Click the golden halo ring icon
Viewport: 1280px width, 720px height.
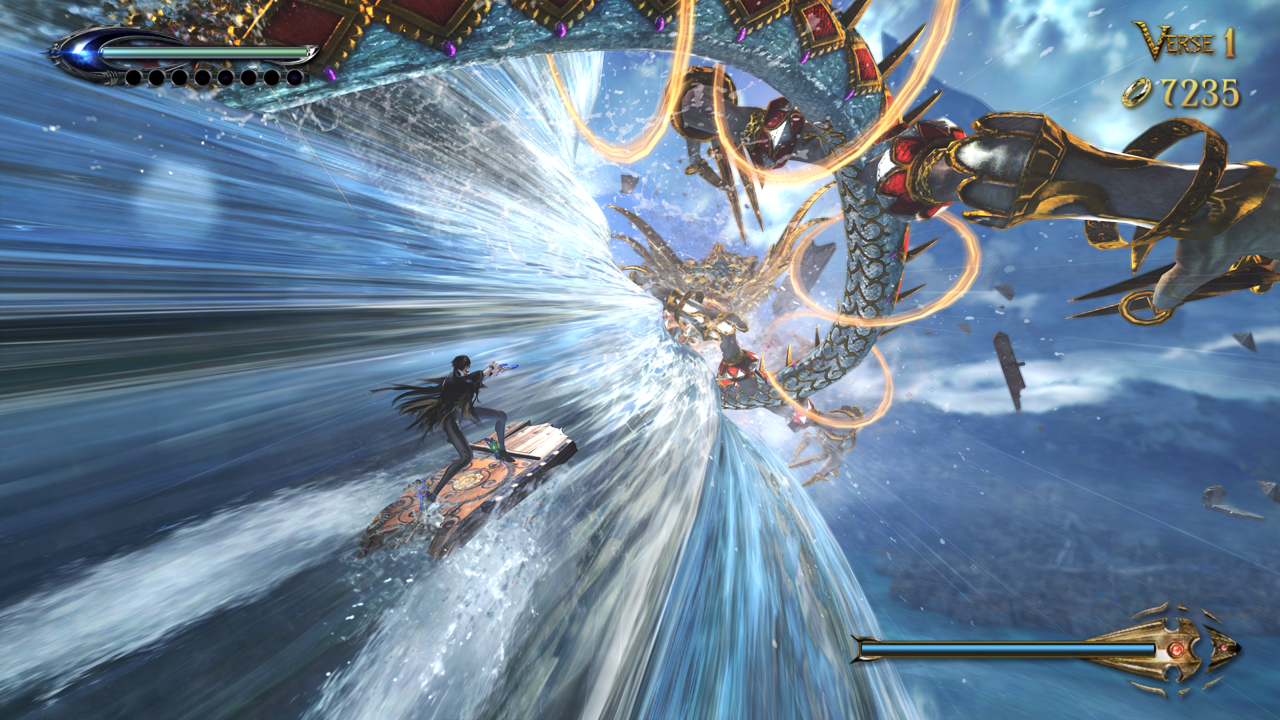coord(1137,92)
